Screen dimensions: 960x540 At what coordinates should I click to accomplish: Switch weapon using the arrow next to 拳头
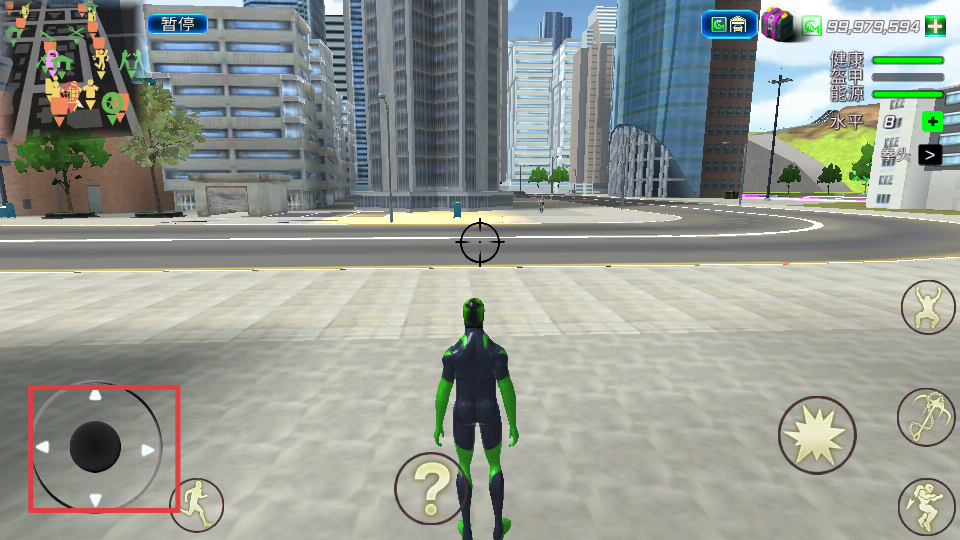(x=930, y=155)
